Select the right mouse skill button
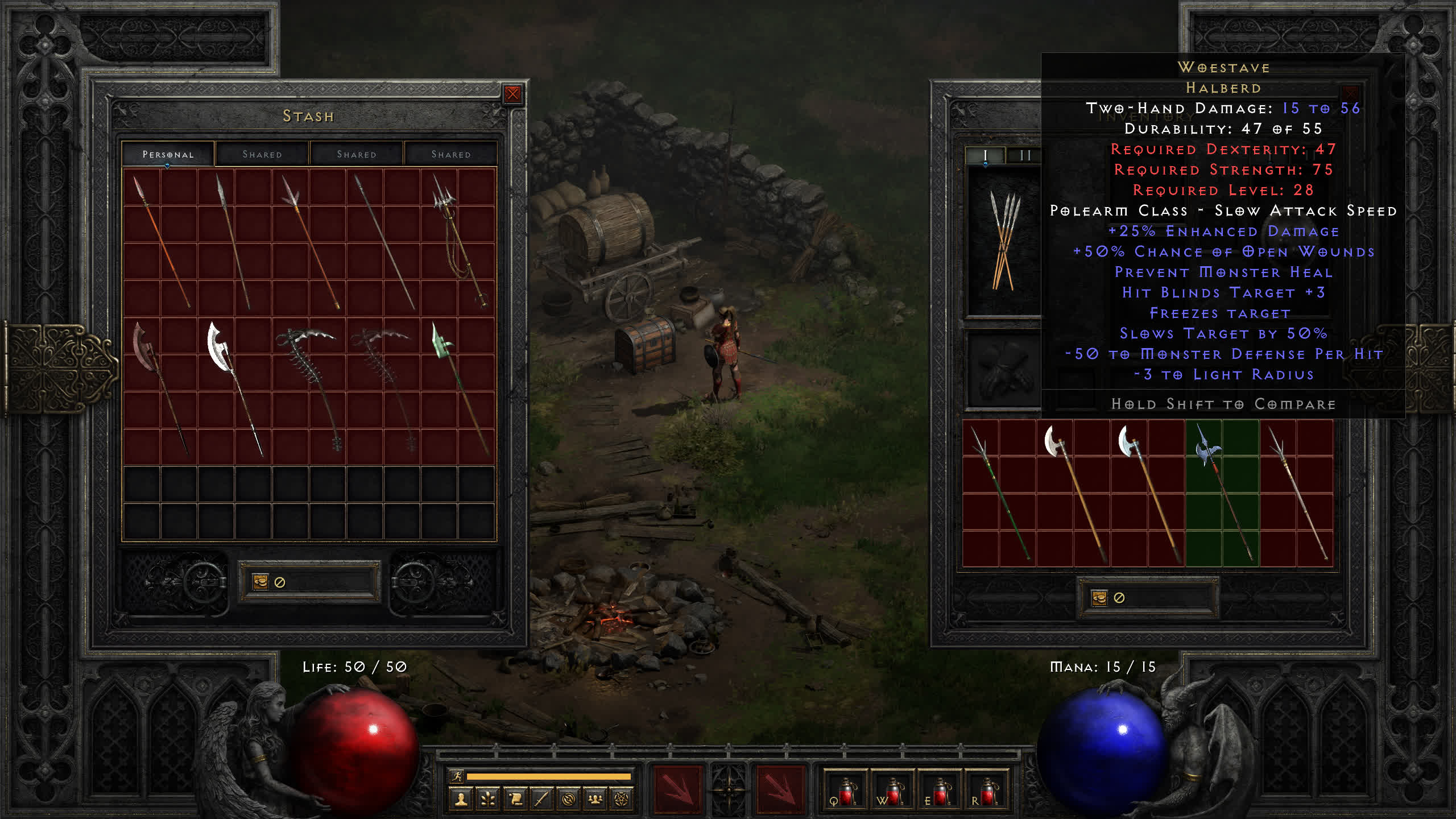 coord(780,789)
